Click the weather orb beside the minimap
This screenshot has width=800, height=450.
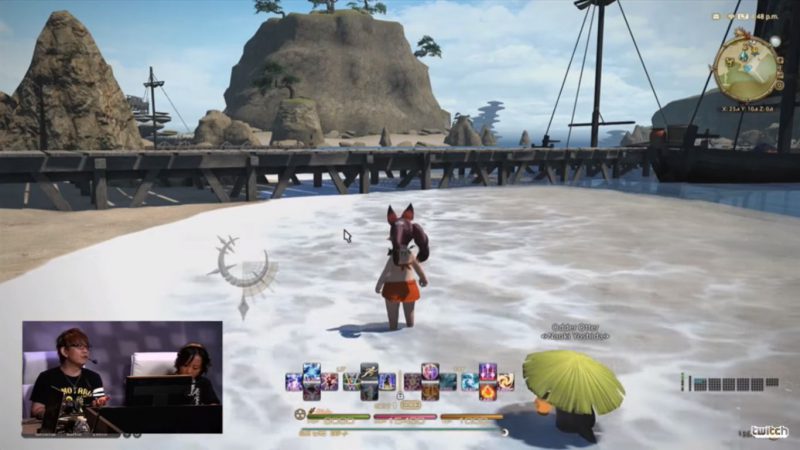[x=775, y=41]
